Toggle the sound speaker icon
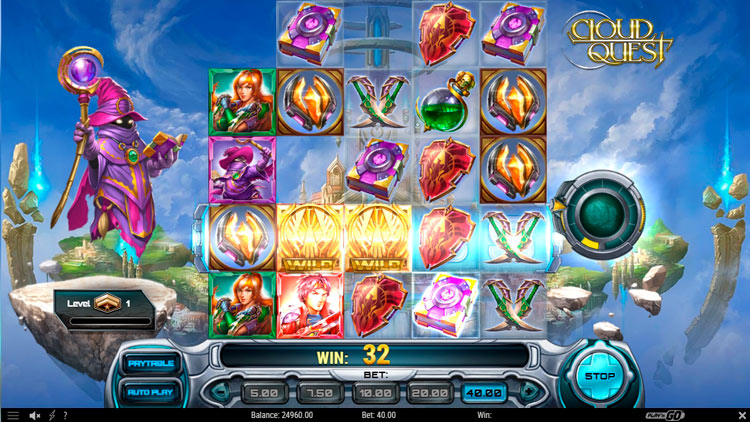750x422 pixels. 34,414
